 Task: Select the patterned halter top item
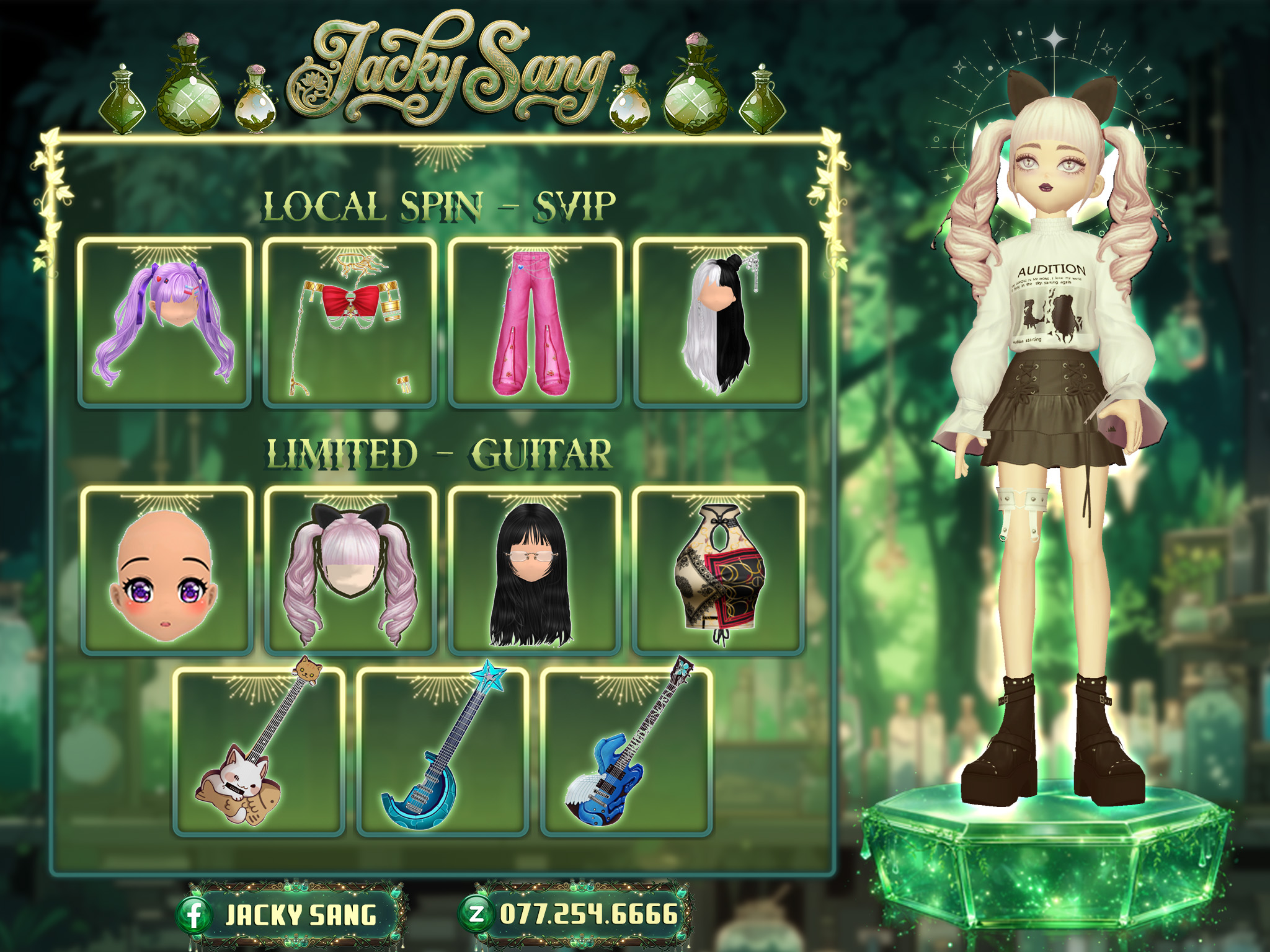718,571
